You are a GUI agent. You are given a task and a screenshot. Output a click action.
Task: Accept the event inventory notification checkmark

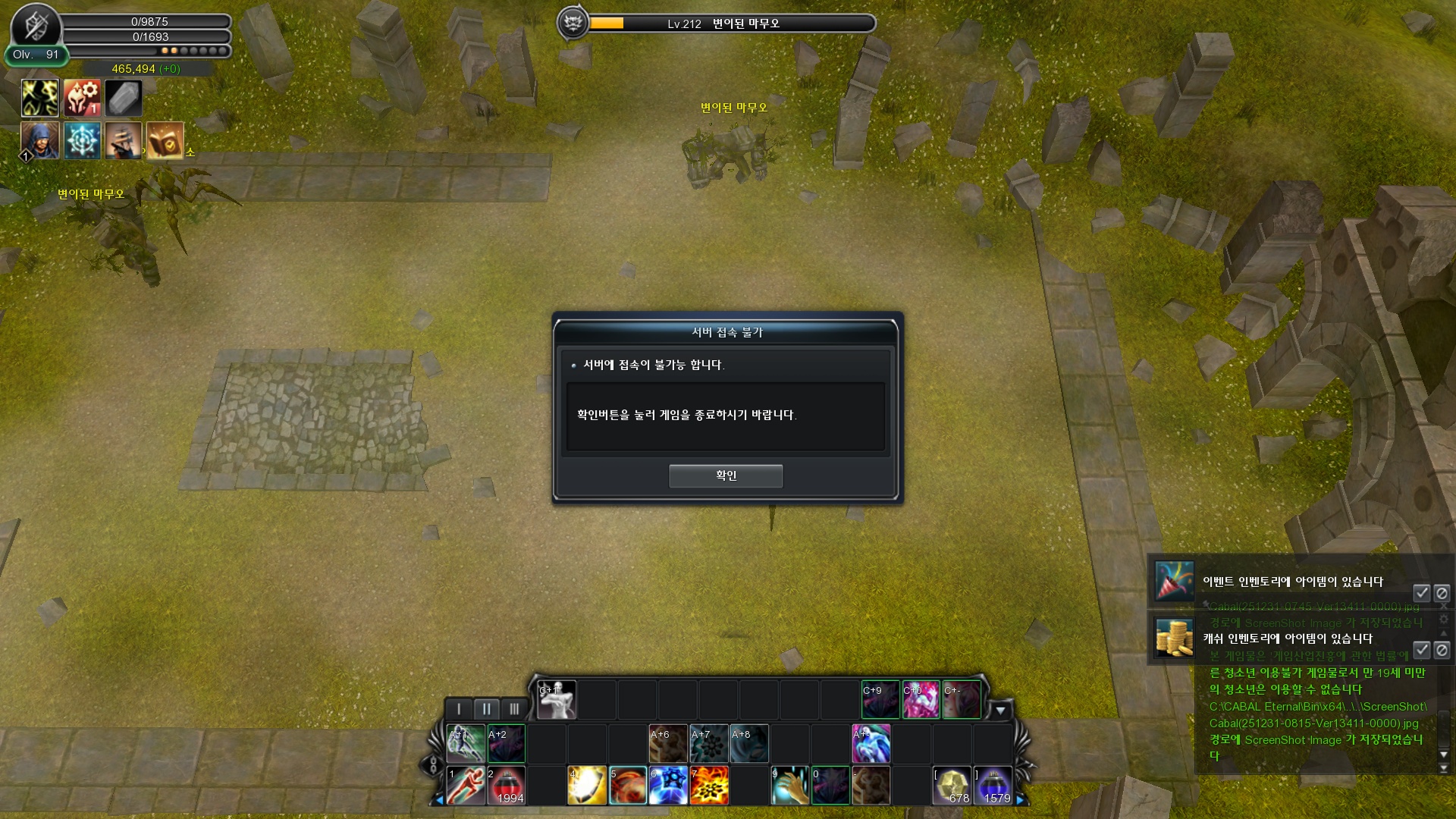tap(1421, 593)
